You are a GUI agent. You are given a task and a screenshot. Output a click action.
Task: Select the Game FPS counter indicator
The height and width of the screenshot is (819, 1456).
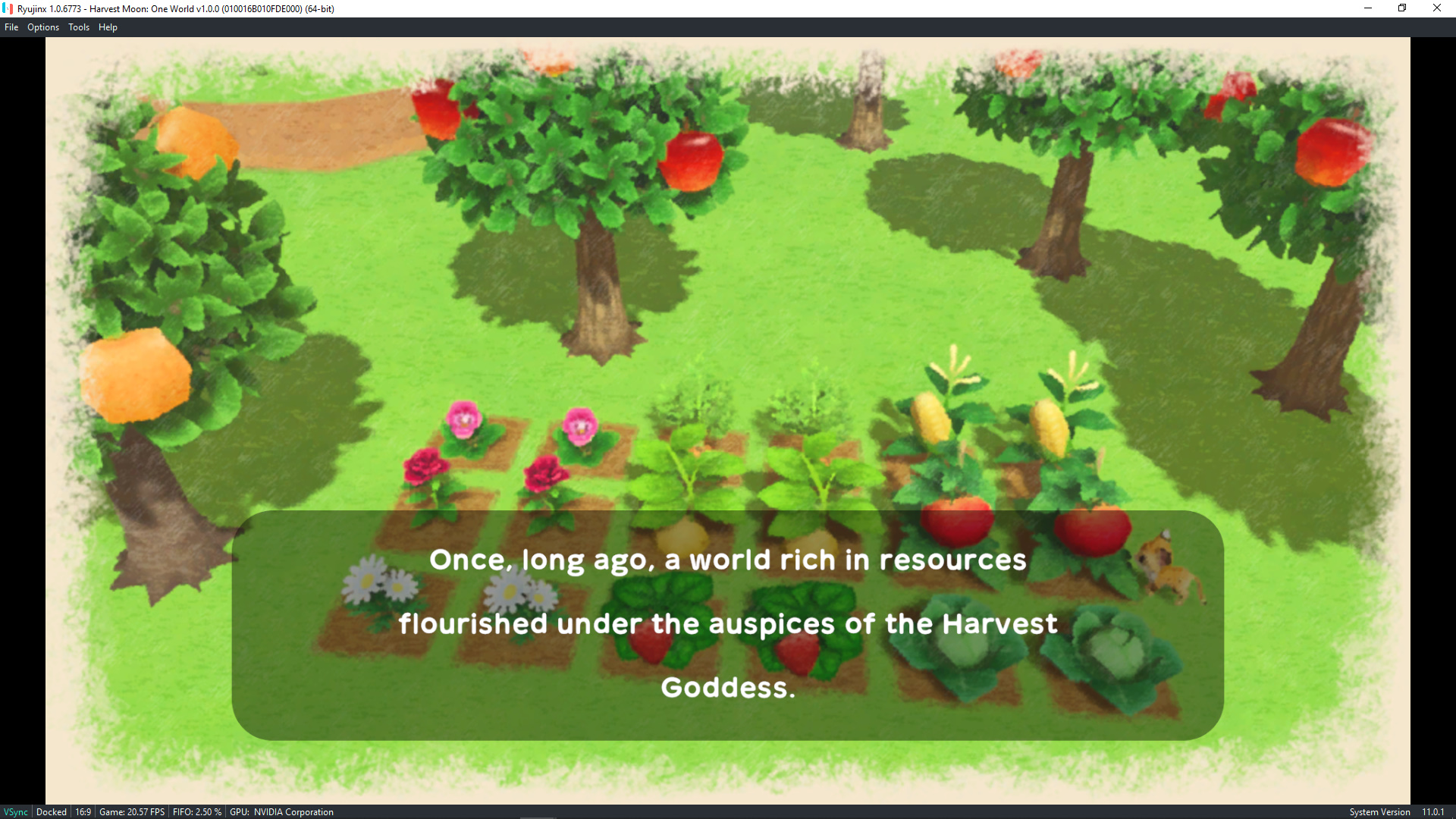point(132,811)
